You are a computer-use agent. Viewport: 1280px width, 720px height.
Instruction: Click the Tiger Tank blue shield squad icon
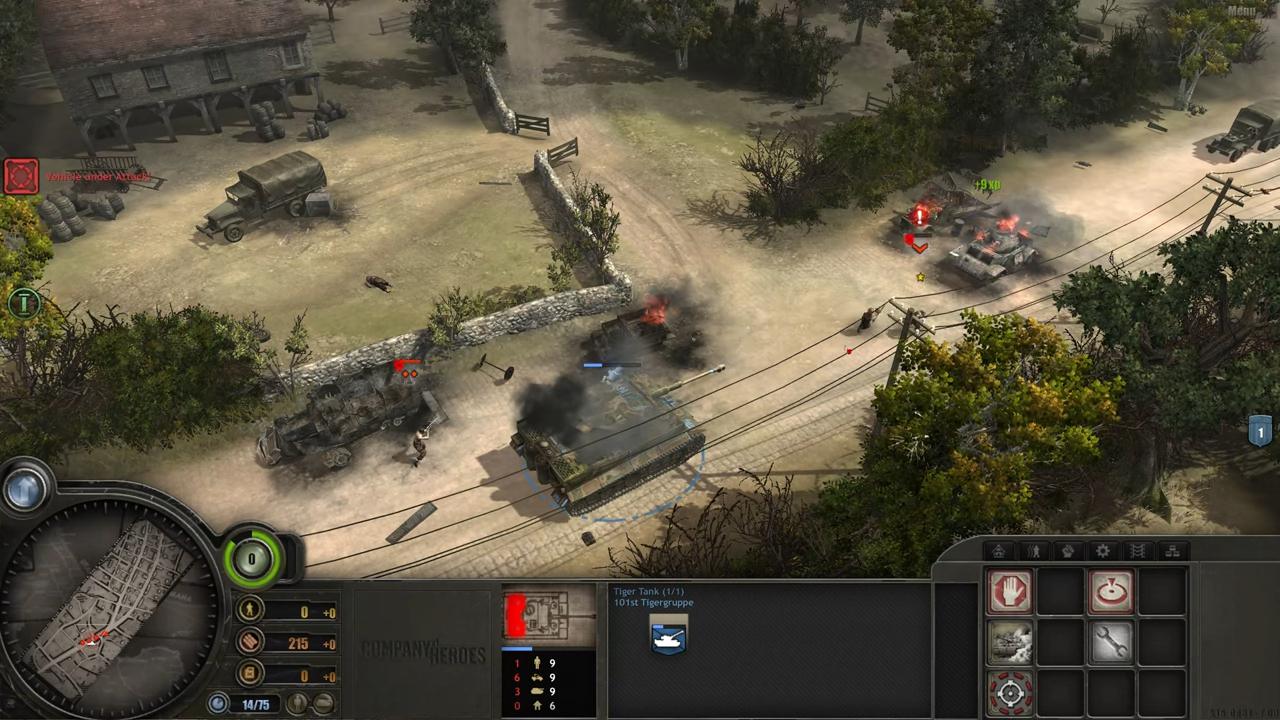(667, 636)
